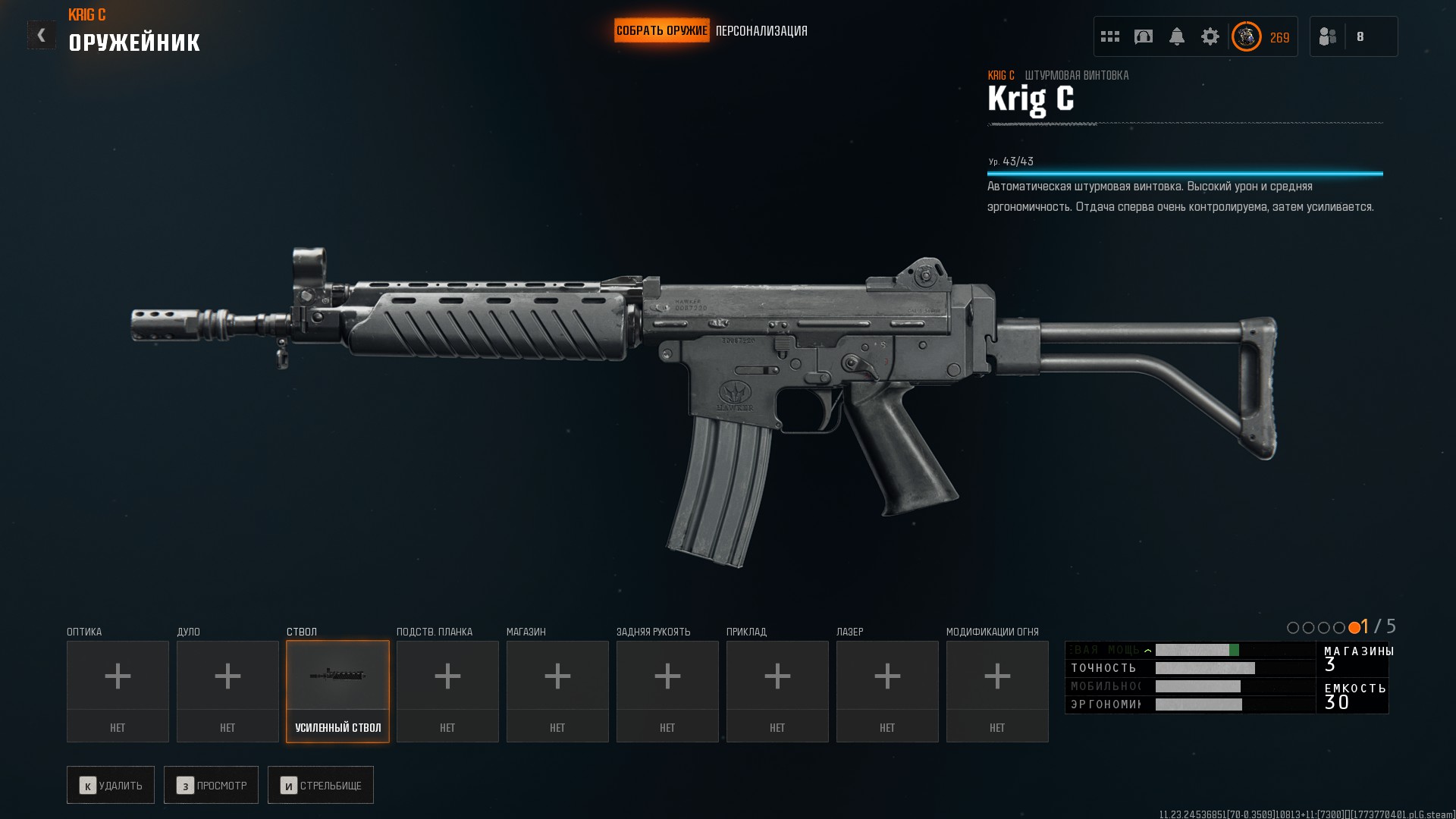Switch to the Собрать оружие tab
Viewport: 1456px width, 819px height.
coord(661,31)
